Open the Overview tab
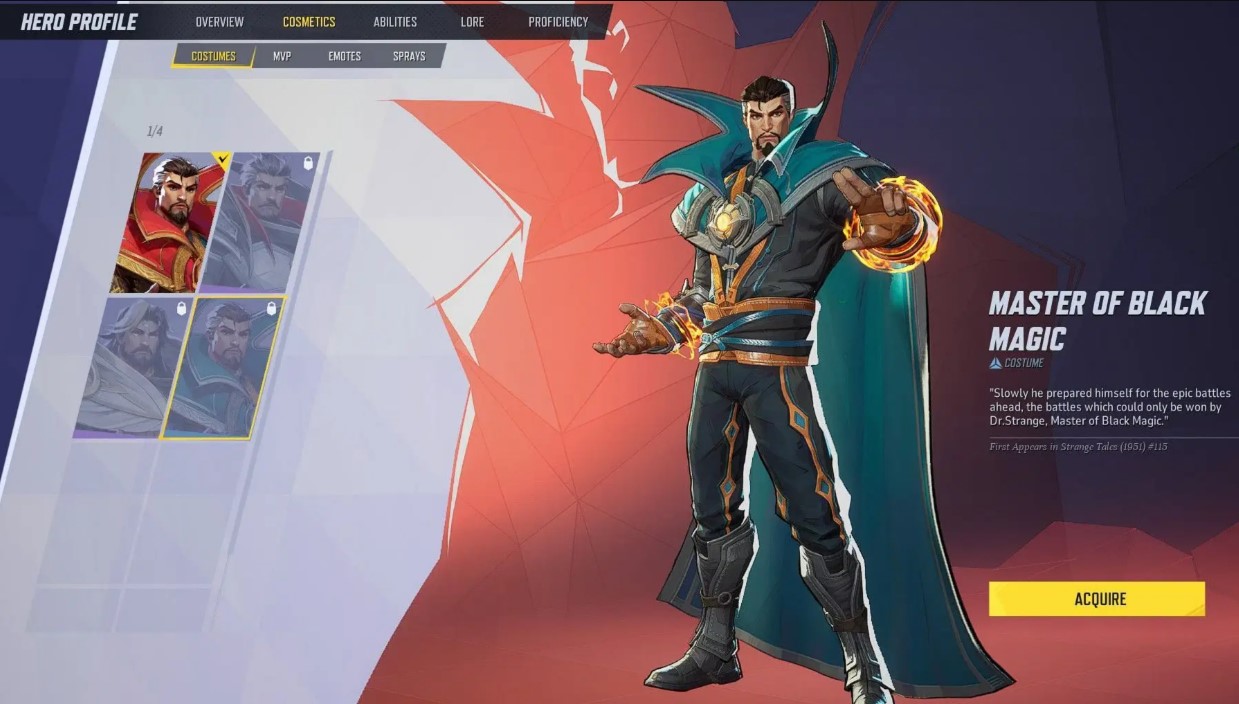Viewport: 1239px width, 704px height. 219,22
